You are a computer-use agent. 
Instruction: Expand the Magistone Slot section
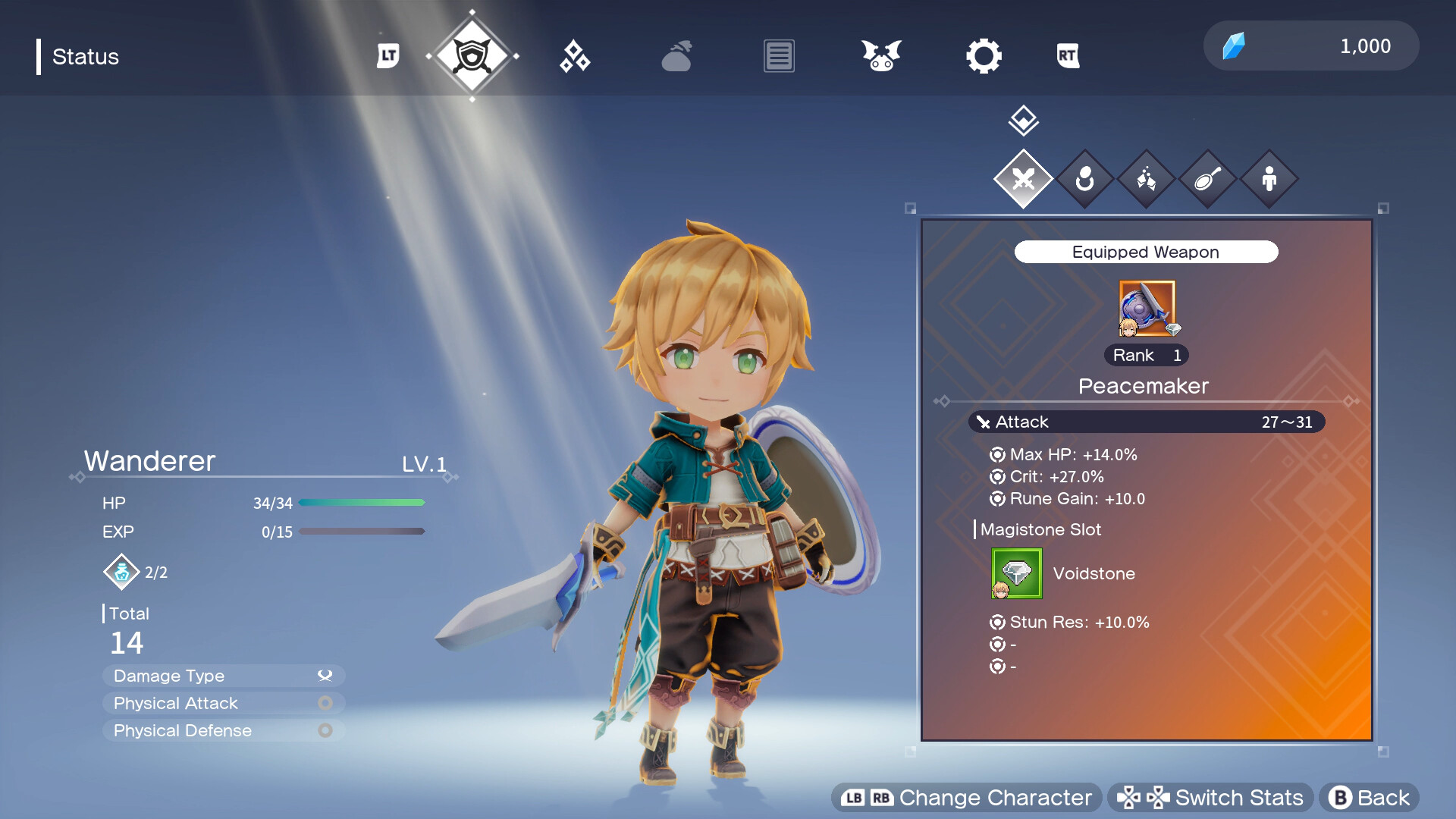pos(1040,529)
